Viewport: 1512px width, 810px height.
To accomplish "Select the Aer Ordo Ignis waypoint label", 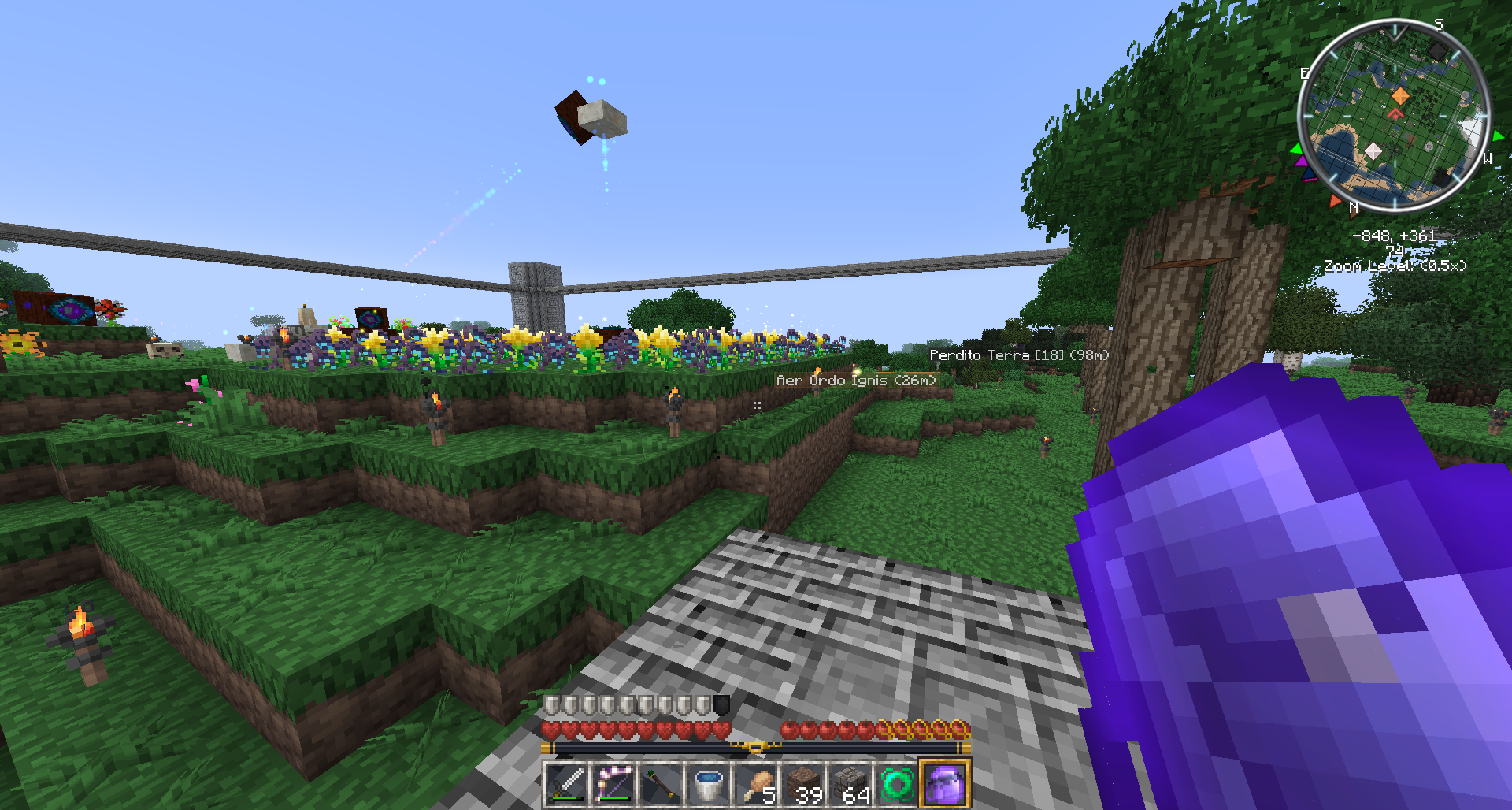I will pyautogui.click(x=856, y=381).
